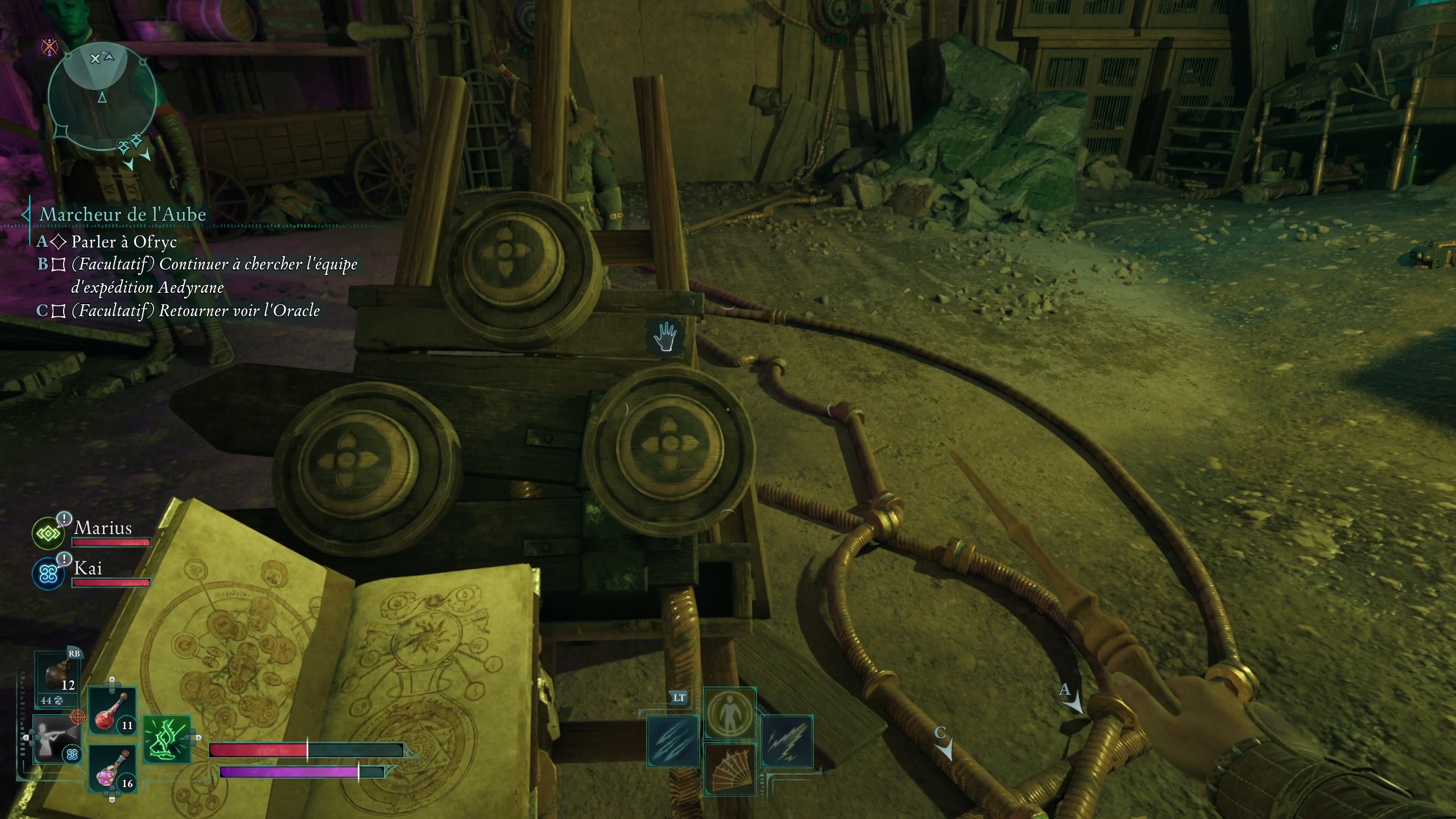Screen dimensions: 1456x819
Task: Select Kai's blue companion icon
Action: tap(47, 573)
